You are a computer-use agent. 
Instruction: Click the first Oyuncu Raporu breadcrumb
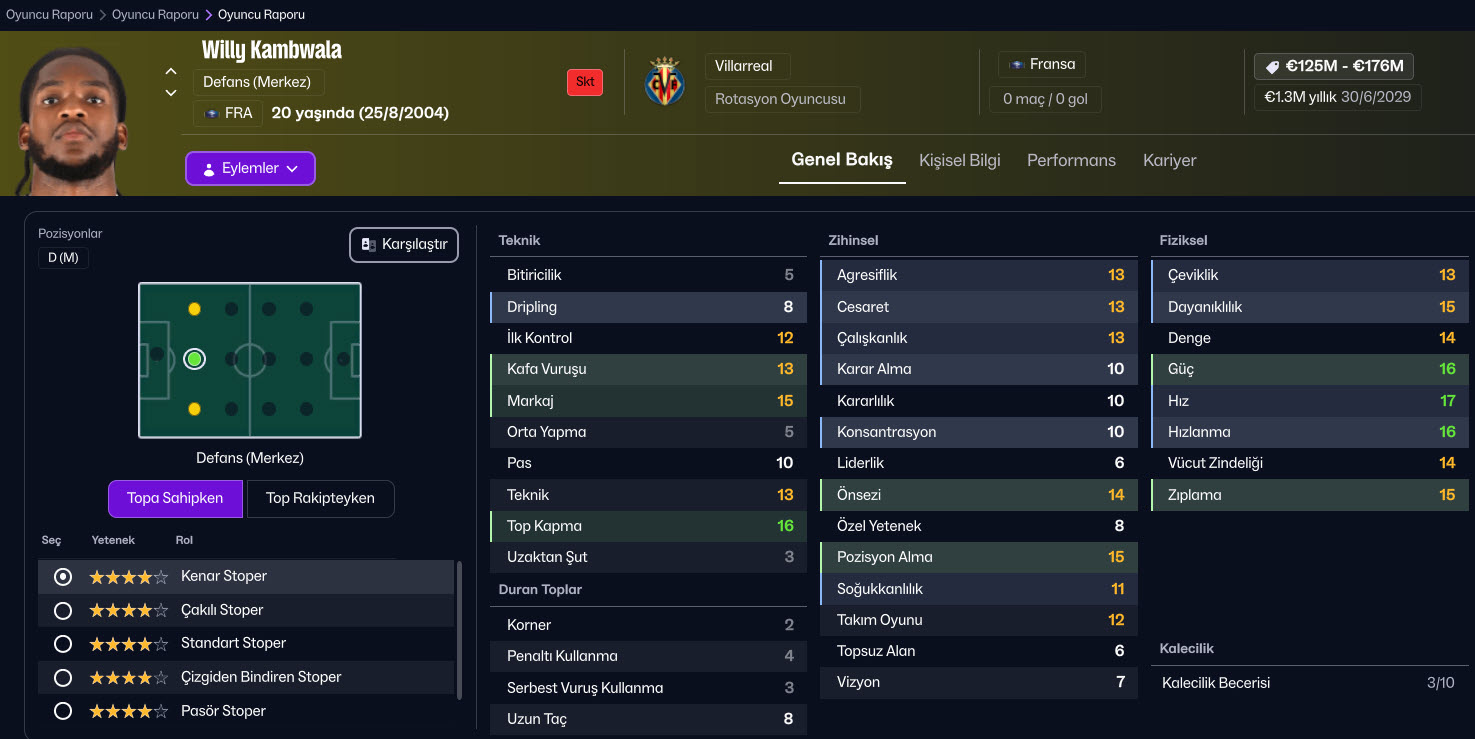click(49, 15)
